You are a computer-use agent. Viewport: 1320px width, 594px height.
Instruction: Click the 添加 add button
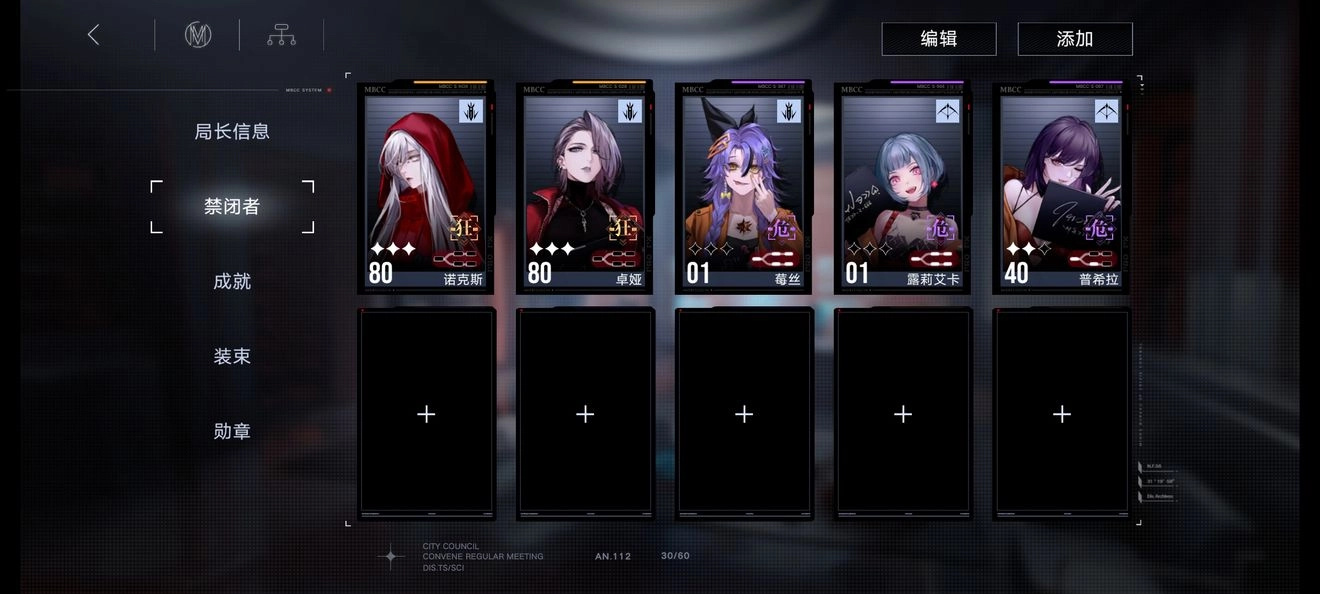pos(1074,39)
